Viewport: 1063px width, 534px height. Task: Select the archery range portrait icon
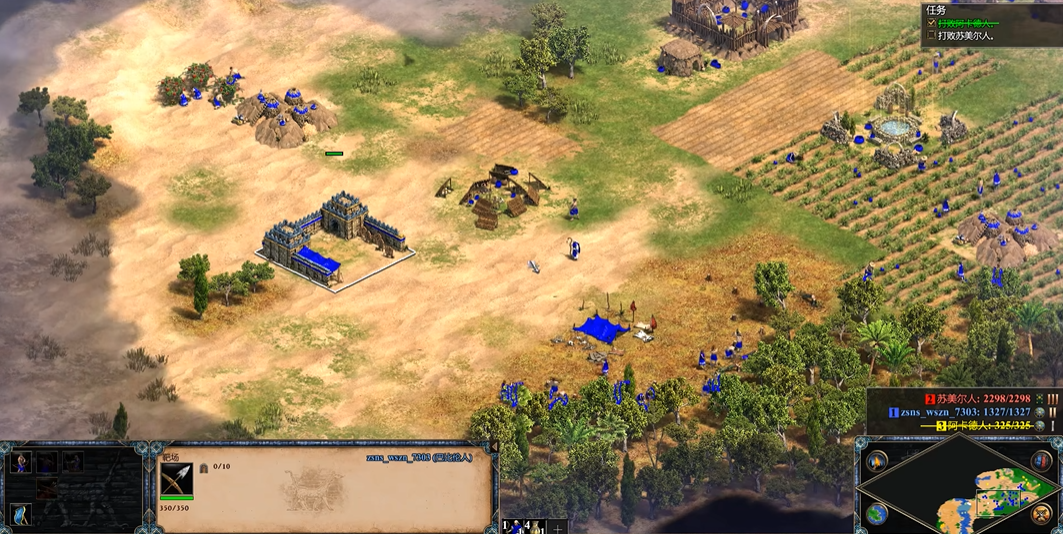(176, 480)
